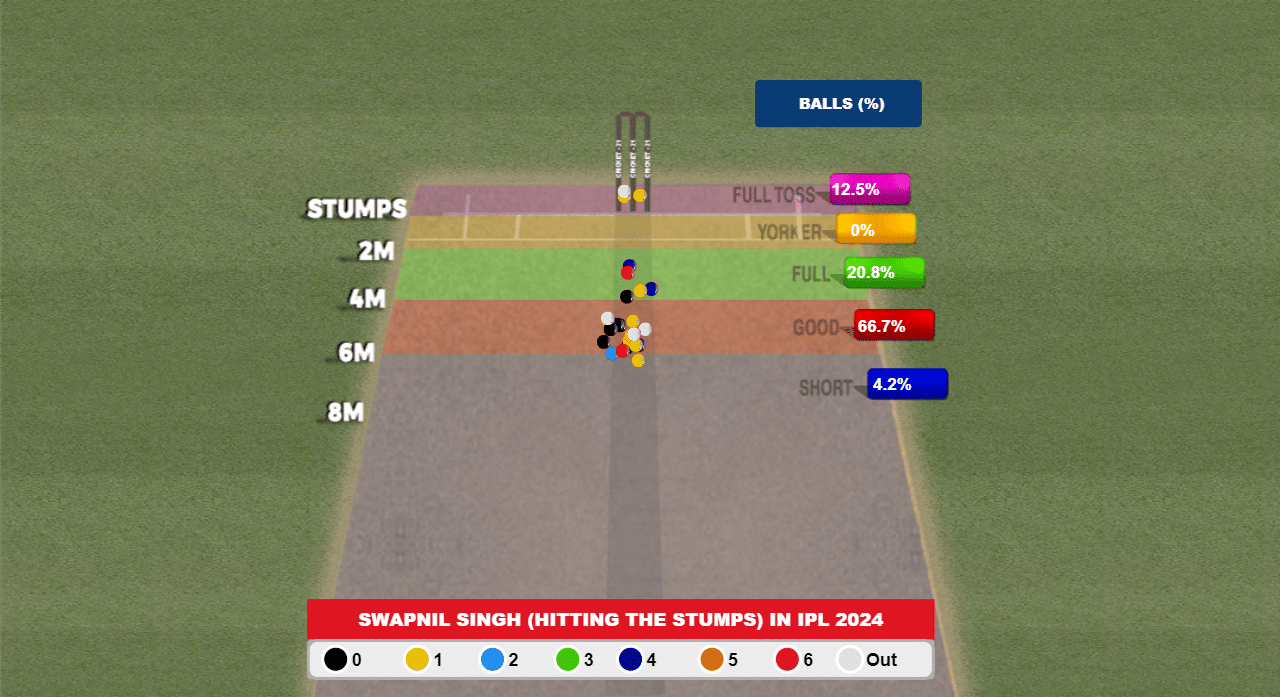
Task: Choose the Yorker 0% length label
Action: (875, 230)
